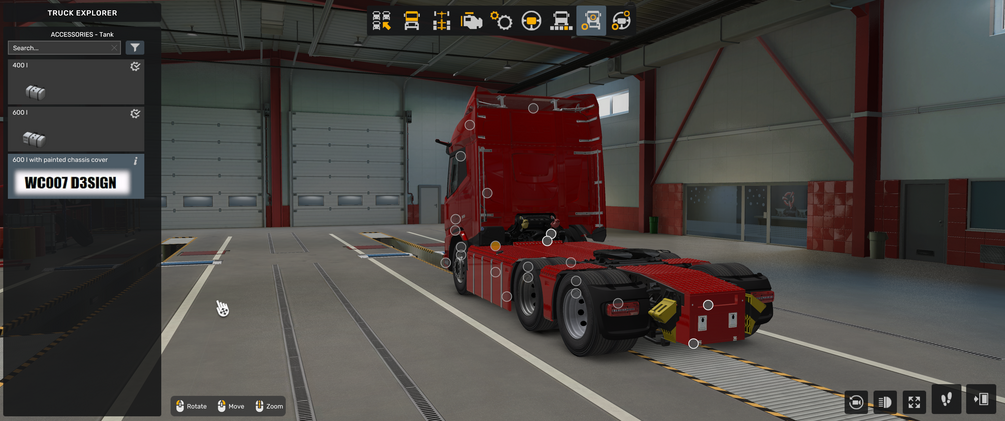
Task: Open the chassis axle layout category
Action: [x=441, y=21]
